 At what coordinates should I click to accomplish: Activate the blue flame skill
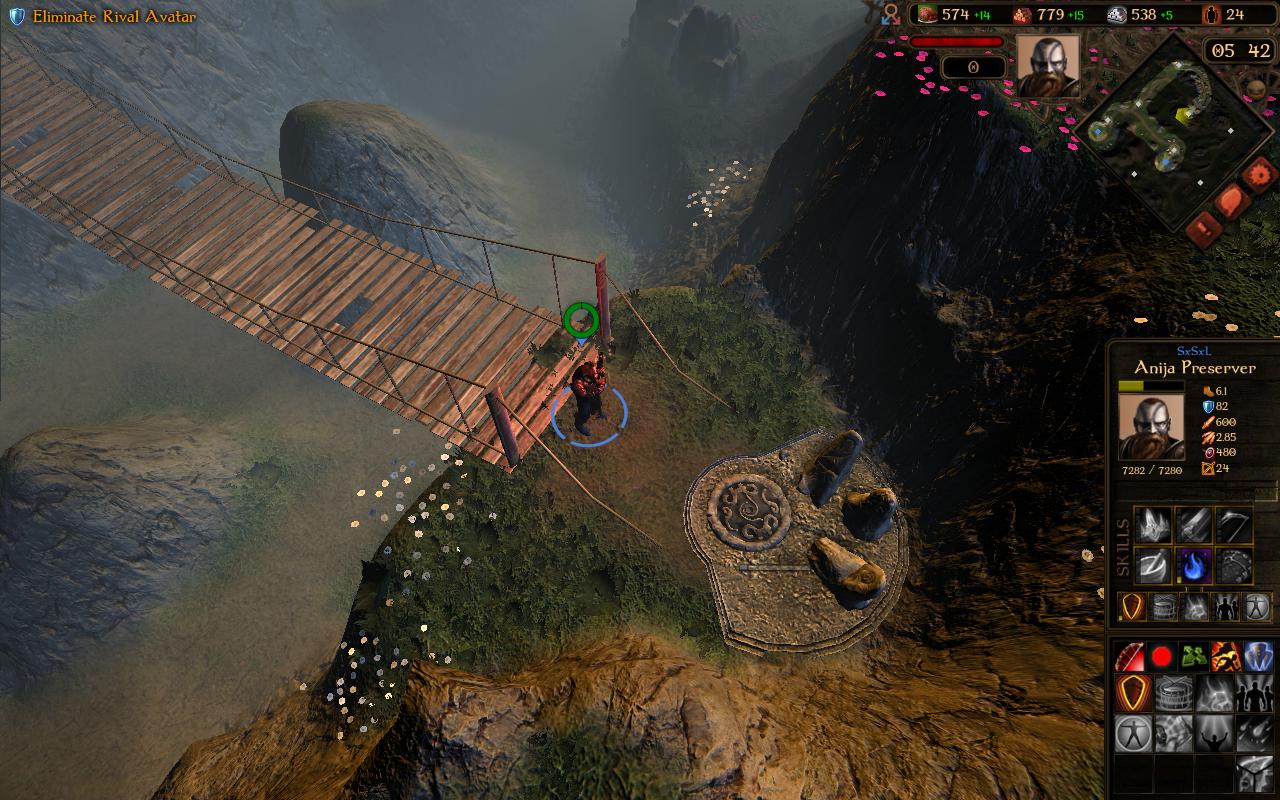(1194, 565)
